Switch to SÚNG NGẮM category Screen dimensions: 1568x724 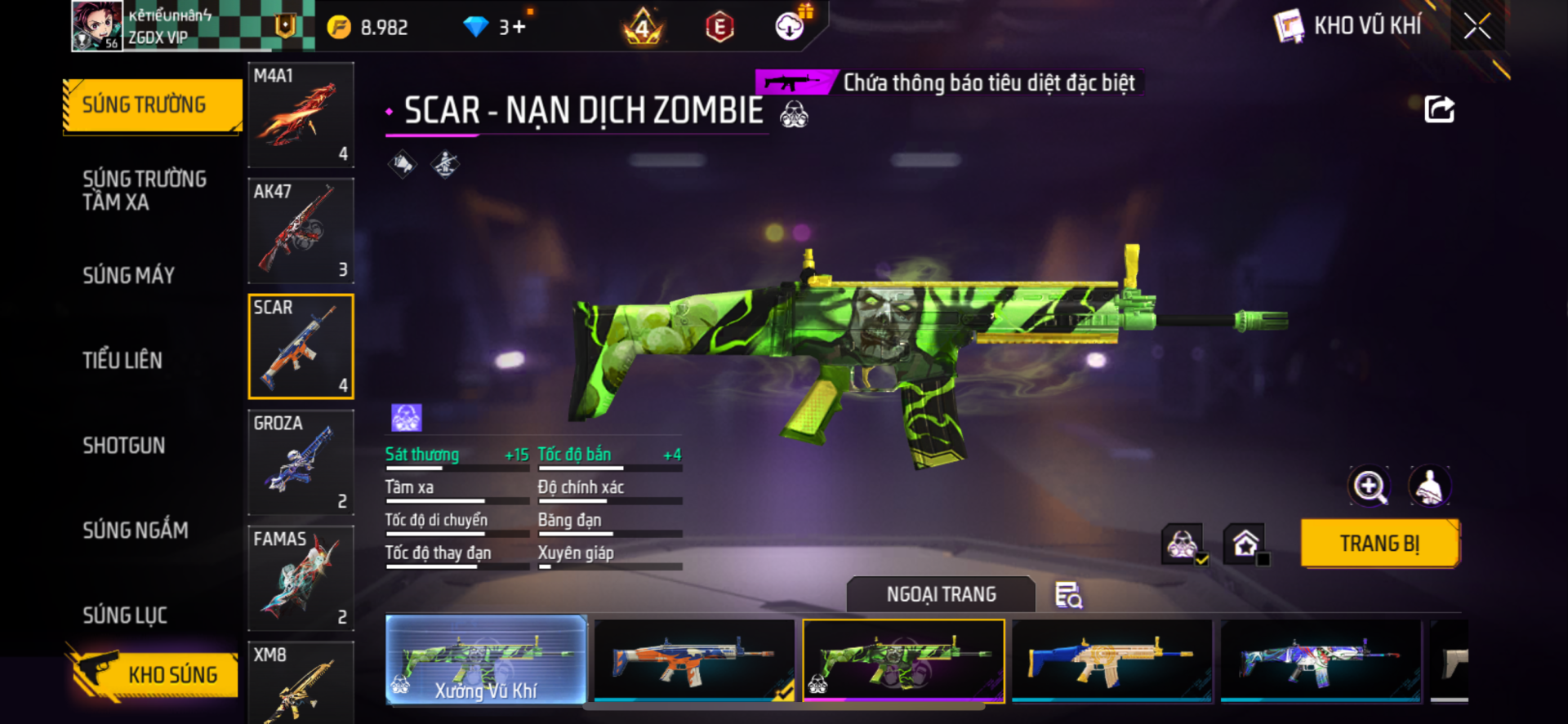[136, 531]
